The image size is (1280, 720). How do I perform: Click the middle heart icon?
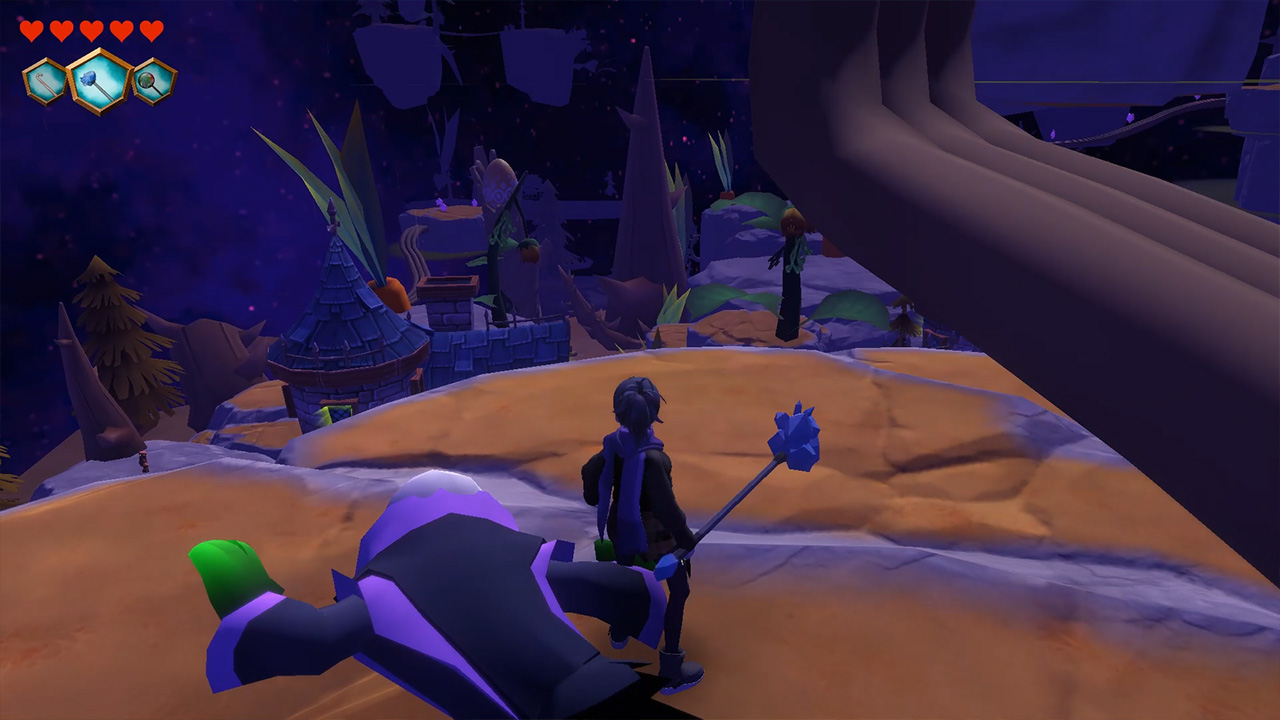click(x=90, y=29)
